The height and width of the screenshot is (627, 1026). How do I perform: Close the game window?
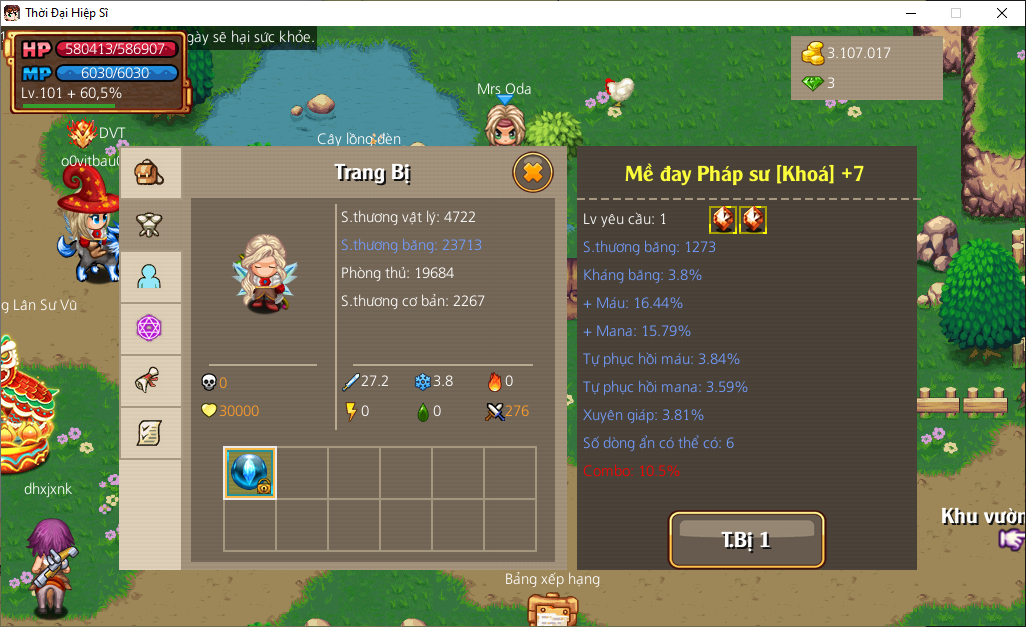tap(1002, 13)
